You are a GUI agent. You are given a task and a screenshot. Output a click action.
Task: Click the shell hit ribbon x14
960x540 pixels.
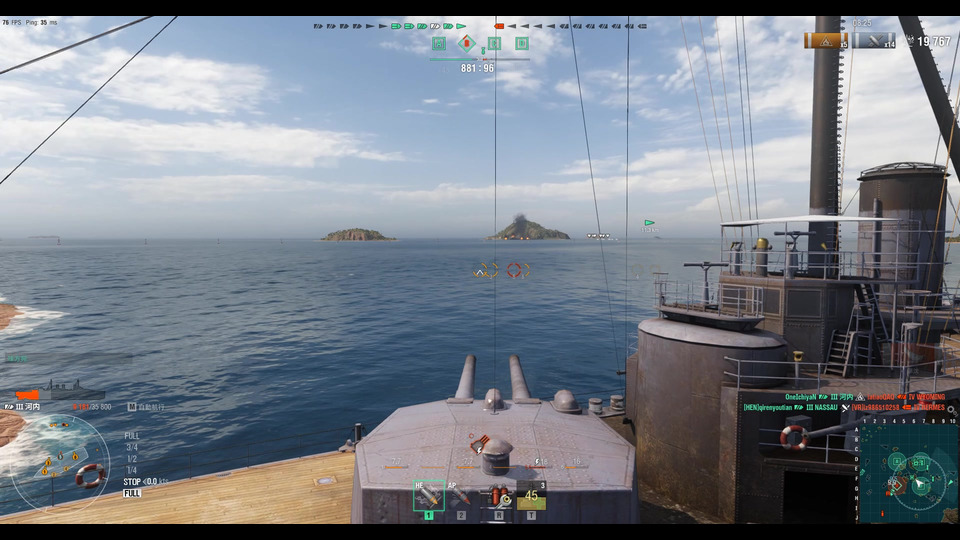pyautogui.click(x=874, y=40)
